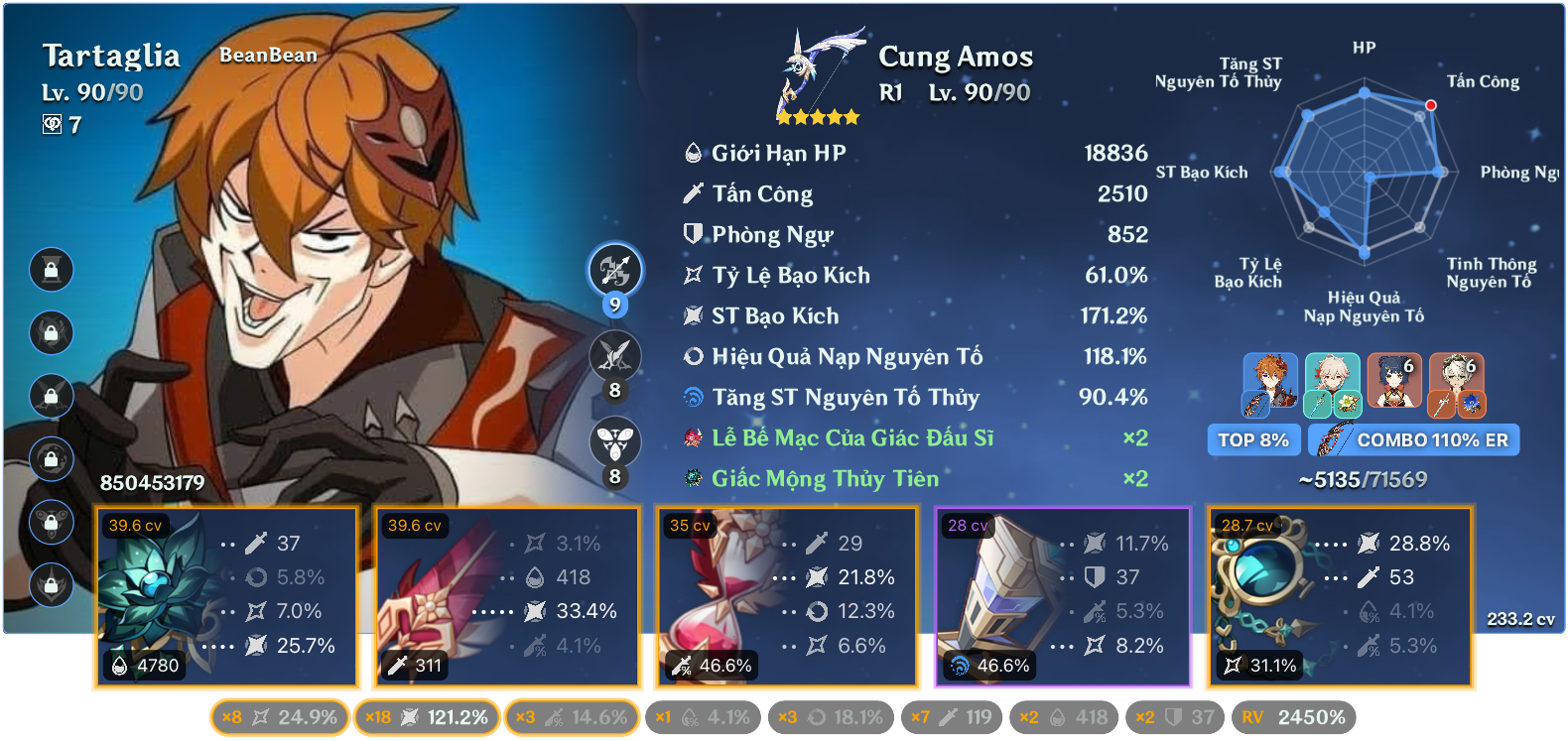Screen dimensions: 1568x741
Task: Open the Elemental Skill talent icon level 8
Action: click(x=615, y=356)
